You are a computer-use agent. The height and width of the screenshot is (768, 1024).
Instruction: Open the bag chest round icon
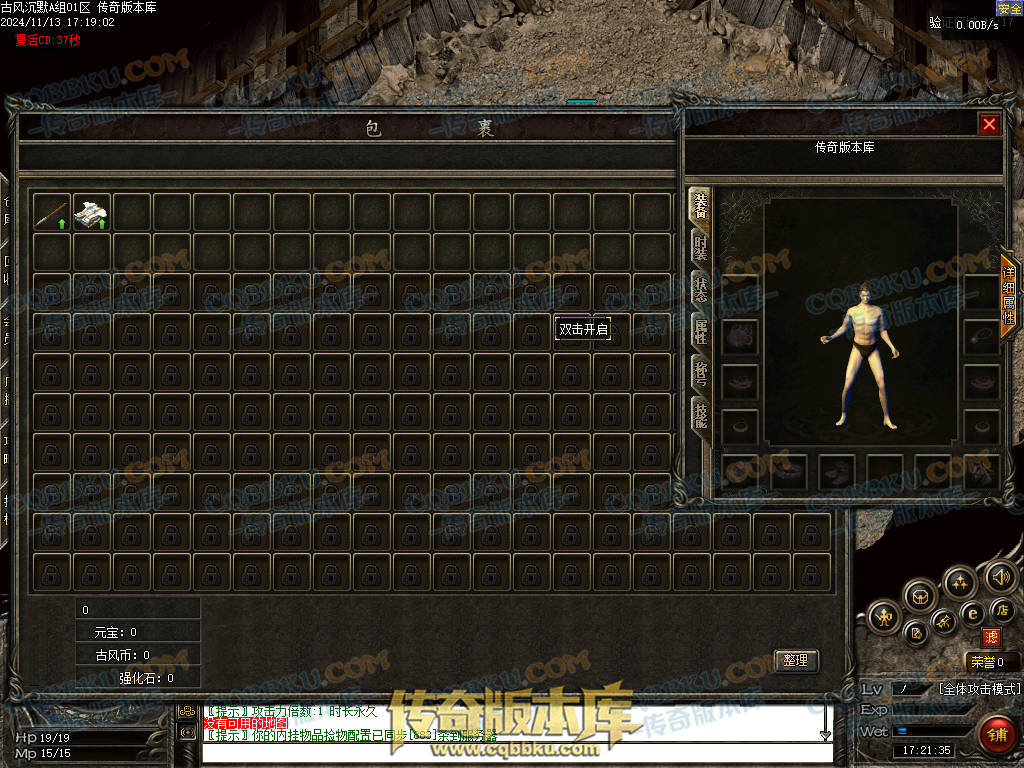(920, 596)
